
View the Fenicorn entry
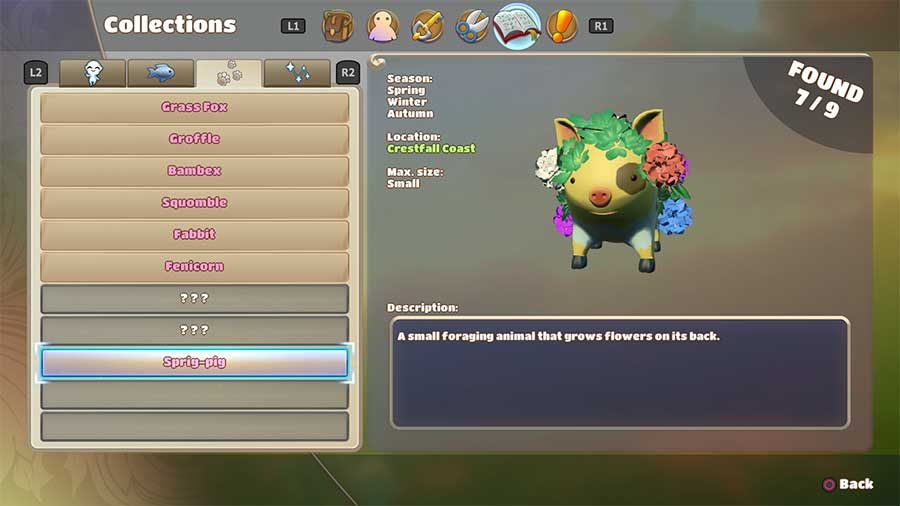point(194,267)
